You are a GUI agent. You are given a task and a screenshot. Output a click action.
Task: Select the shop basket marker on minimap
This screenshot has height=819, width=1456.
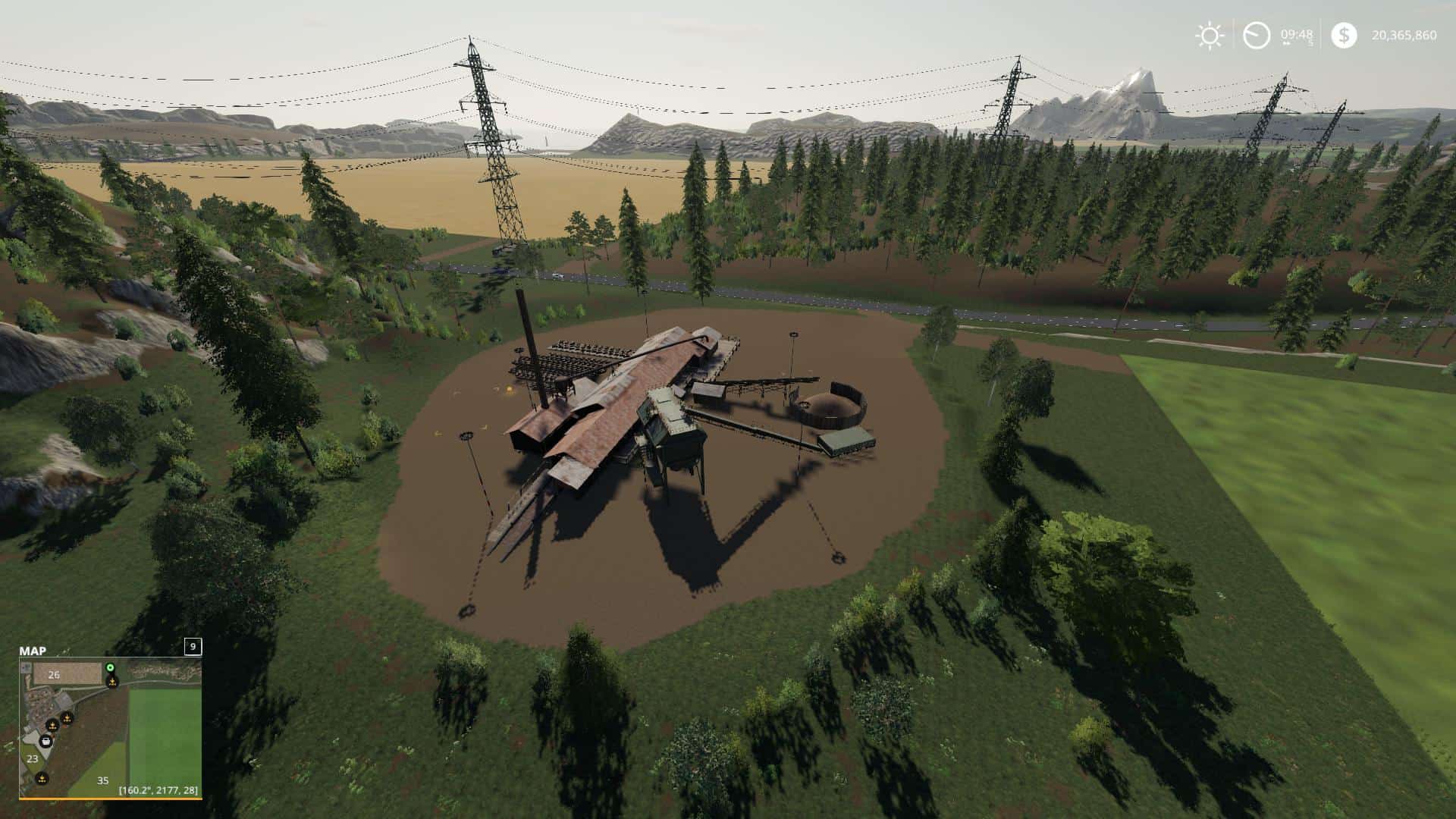[x=47, y=741]
